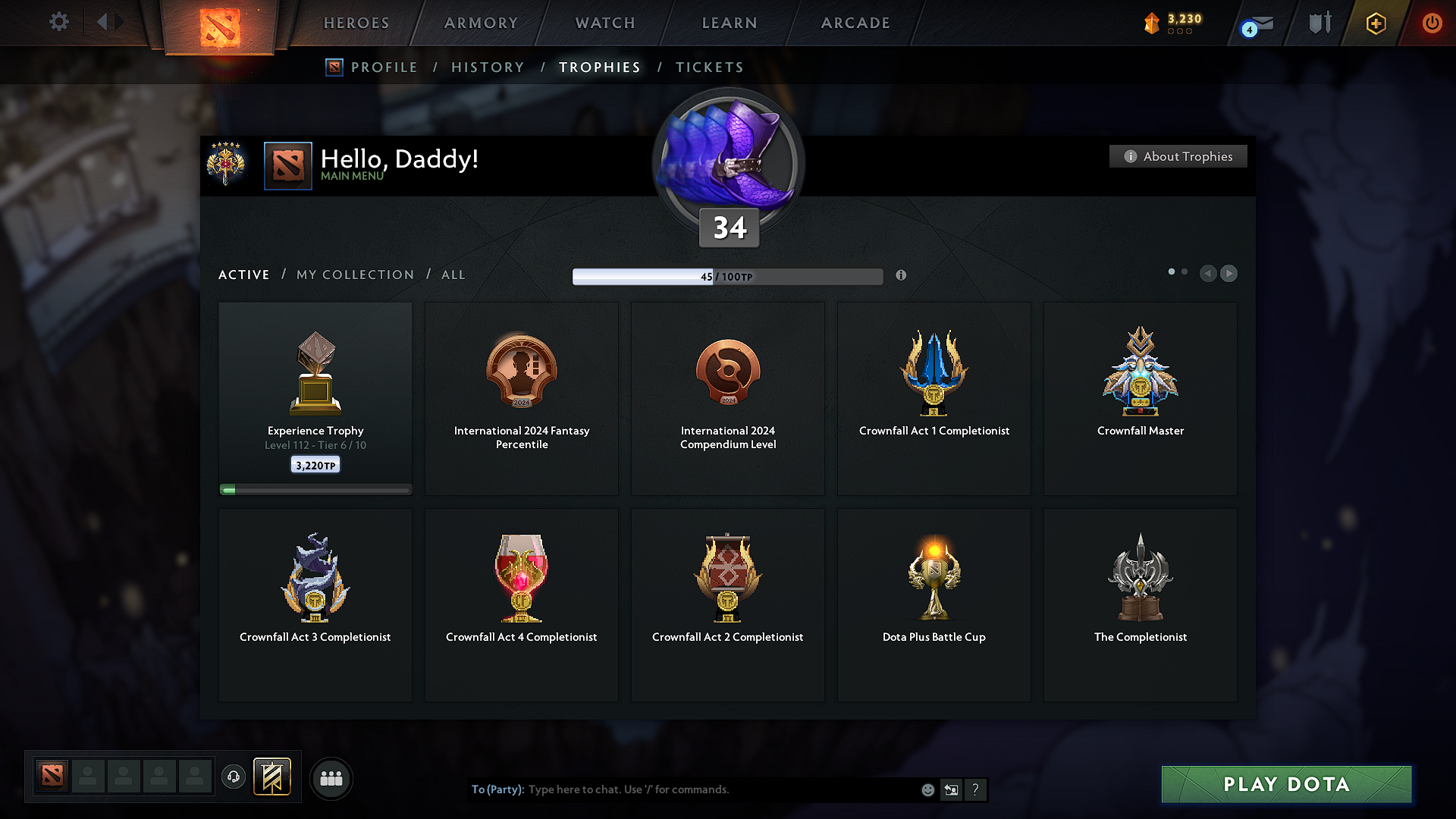This screenshot has width=1456, height=819.
Task: Switch to the HISTORY tab
Action: (488, 67)
